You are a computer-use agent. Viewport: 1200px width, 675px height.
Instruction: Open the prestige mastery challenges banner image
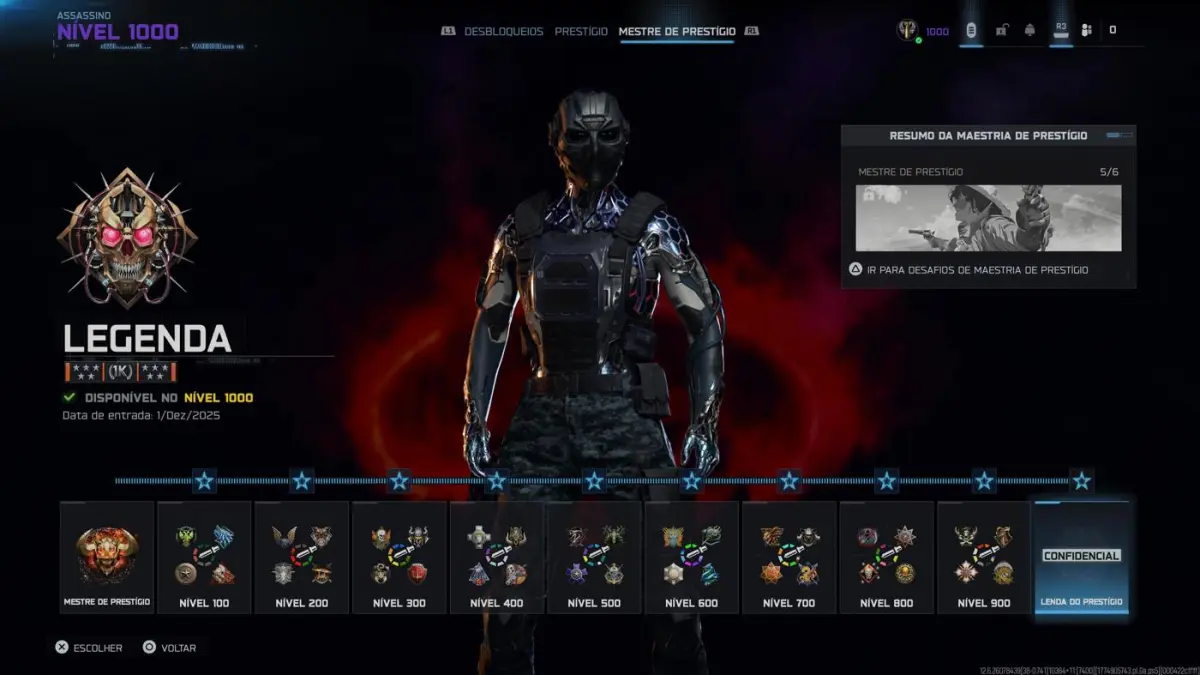(x=988, y=218)
